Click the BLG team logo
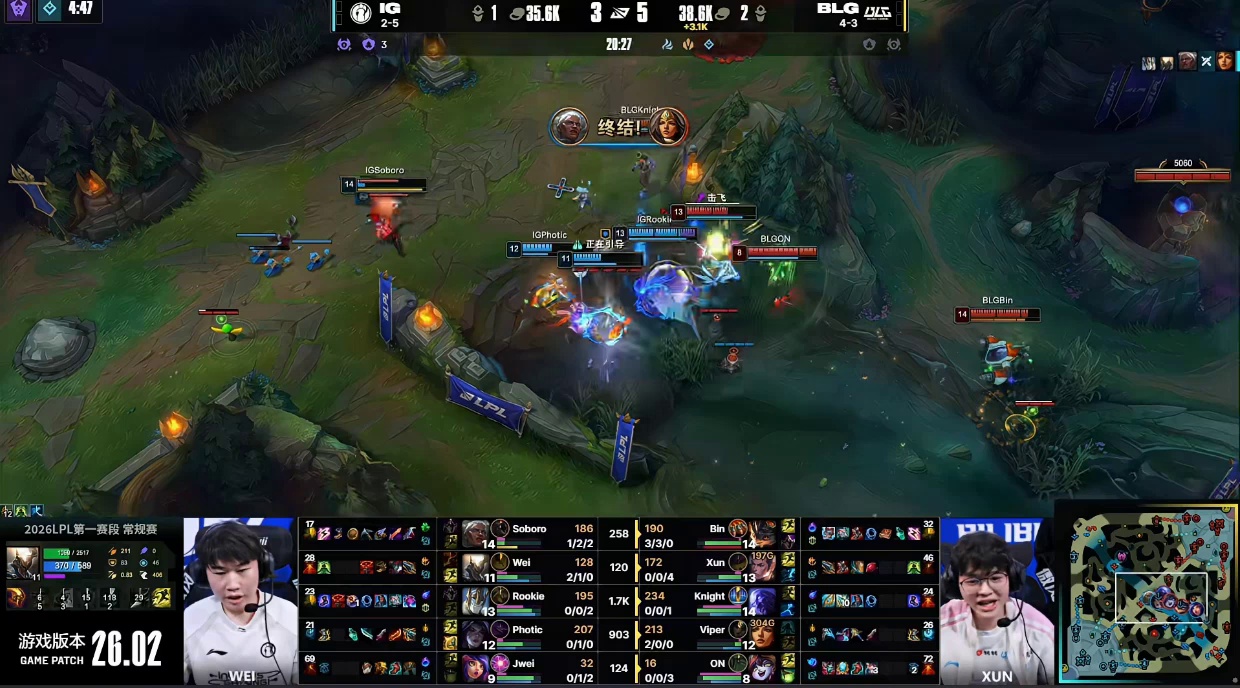 pyautogui.click(x=877, y=13)
